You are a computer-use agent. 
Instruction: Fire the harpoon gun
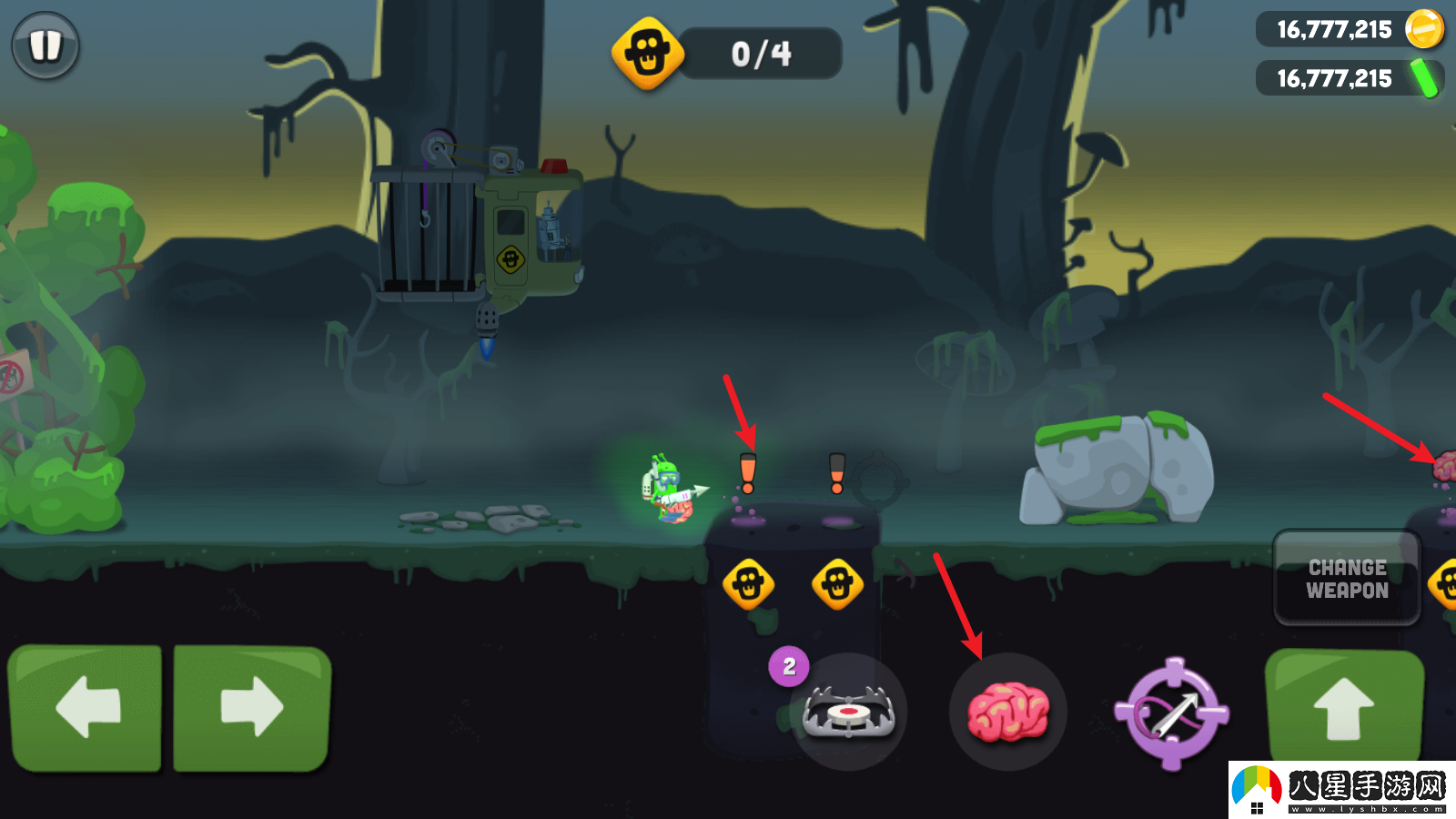(1172, 713)
